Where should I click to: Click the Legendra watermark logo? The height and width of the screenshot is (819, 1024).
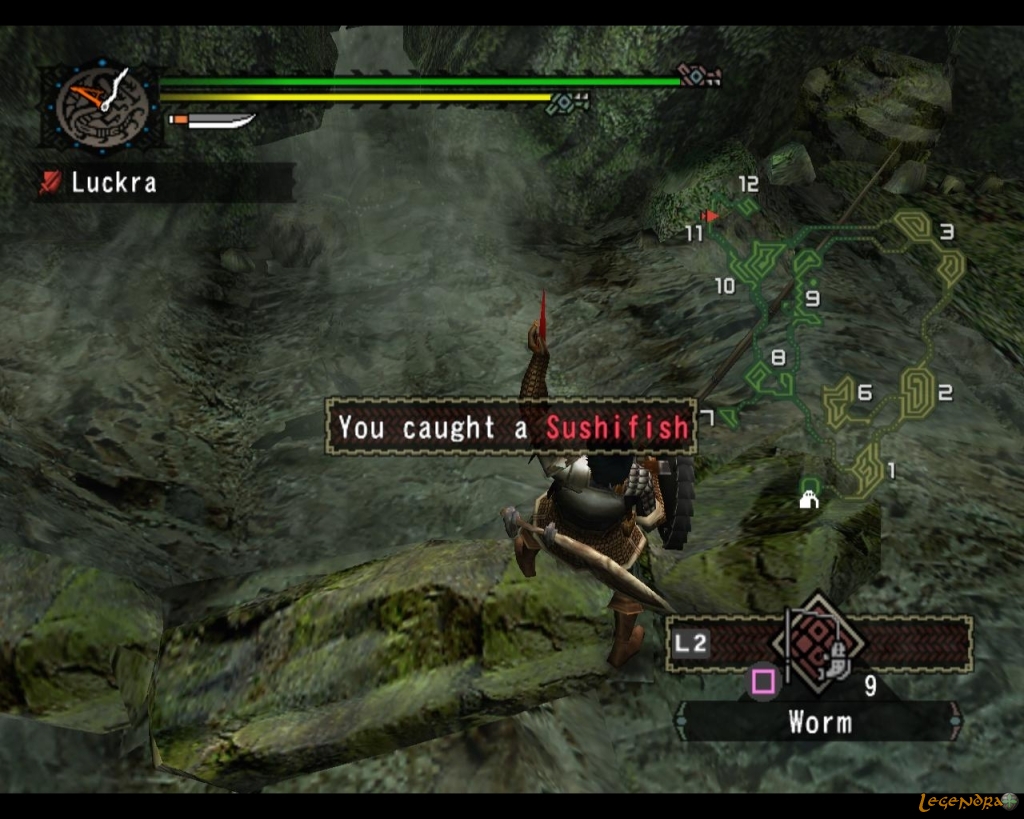pyautogui.click(x=967, y=802)
